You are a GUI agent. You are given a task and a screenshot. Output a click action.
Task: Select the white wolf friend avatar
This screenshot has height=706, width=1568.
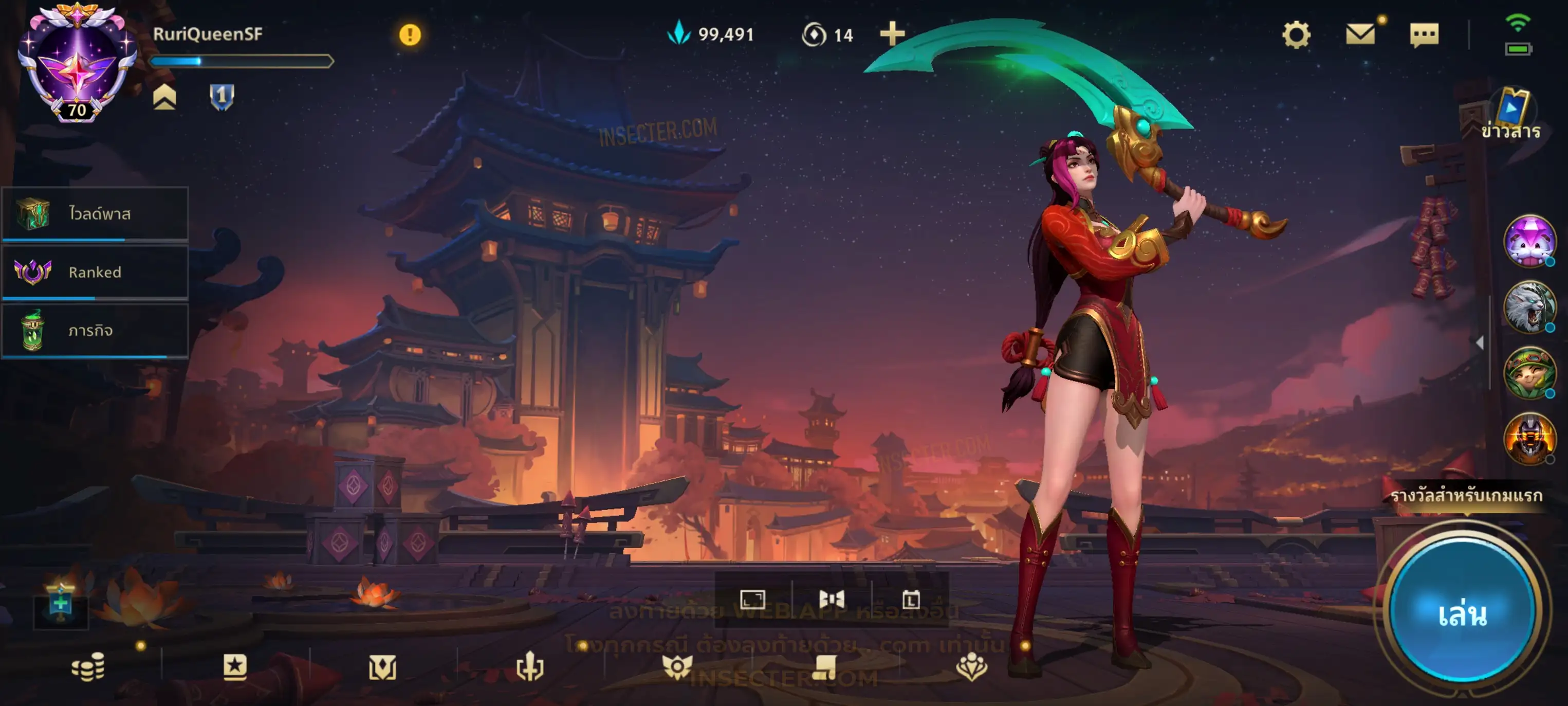point(1528,306)
